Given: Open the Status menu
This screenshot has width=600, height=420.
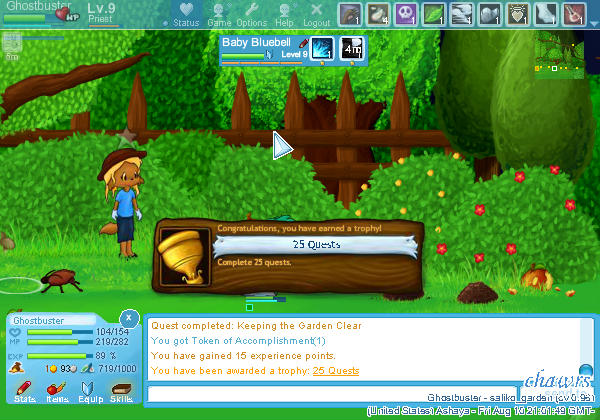Looking at the screenshot, I should tap(185, 14).
